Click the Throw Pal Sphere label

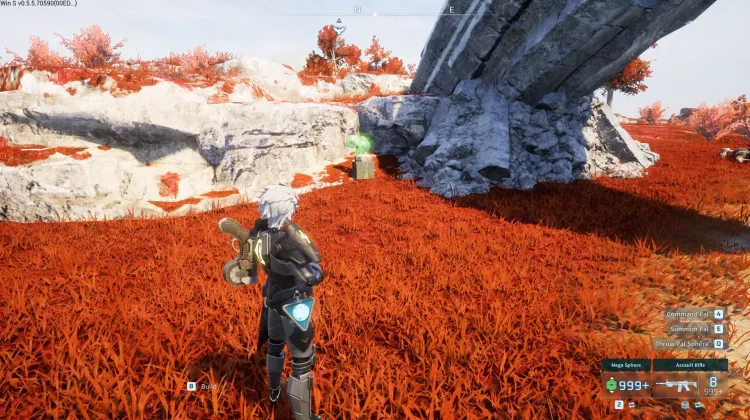coord(682,343)
